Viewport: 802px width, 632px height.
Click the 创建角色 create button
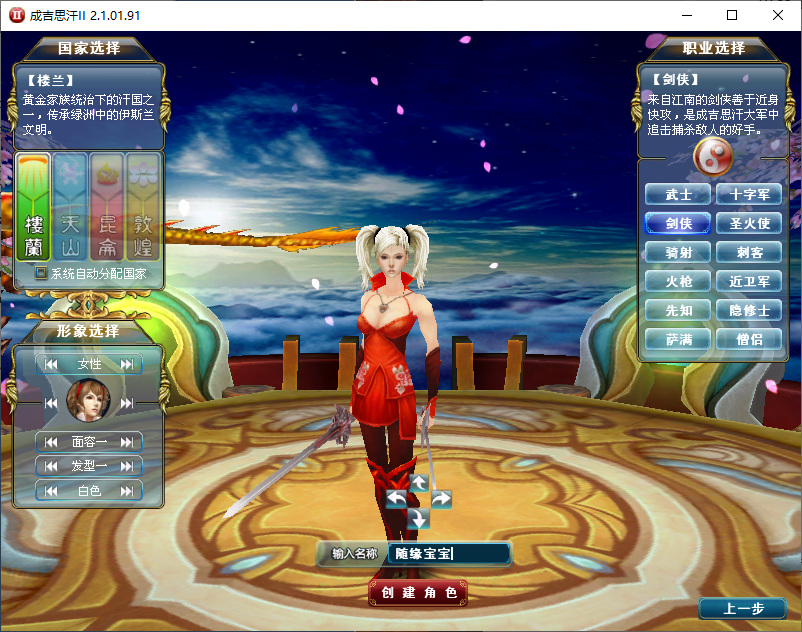418,593
